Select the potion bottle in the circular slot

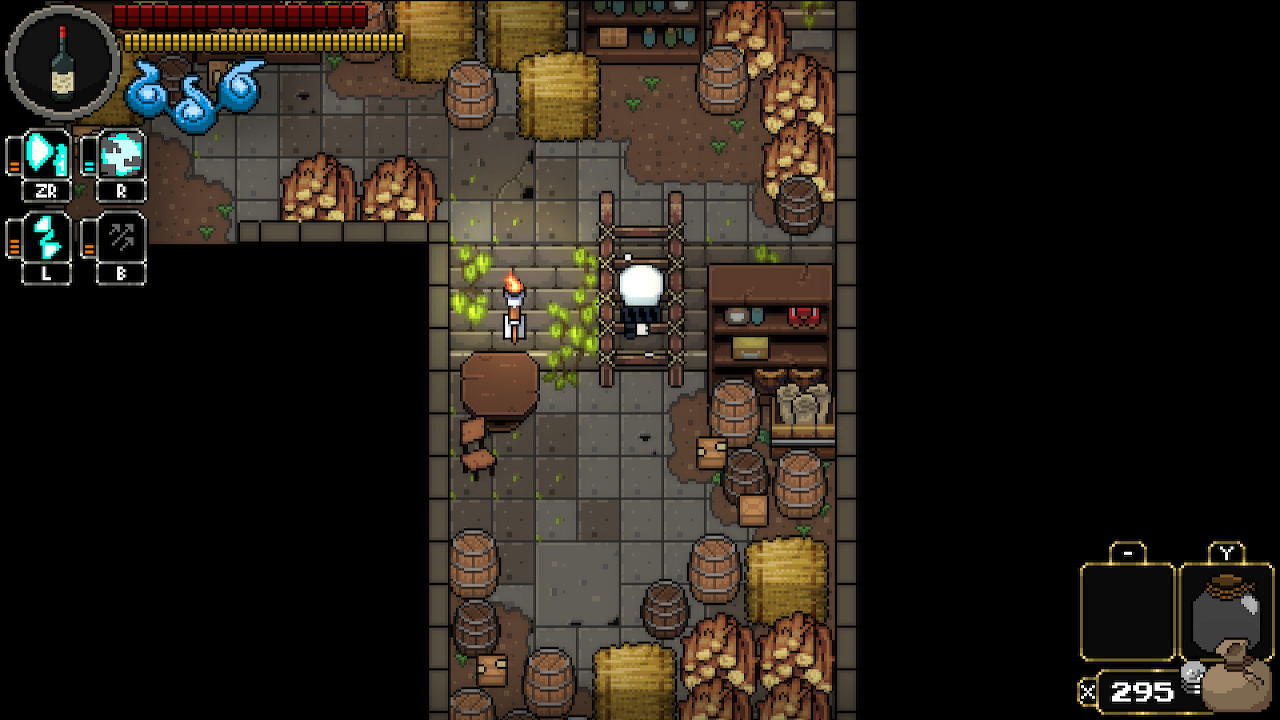62,60
